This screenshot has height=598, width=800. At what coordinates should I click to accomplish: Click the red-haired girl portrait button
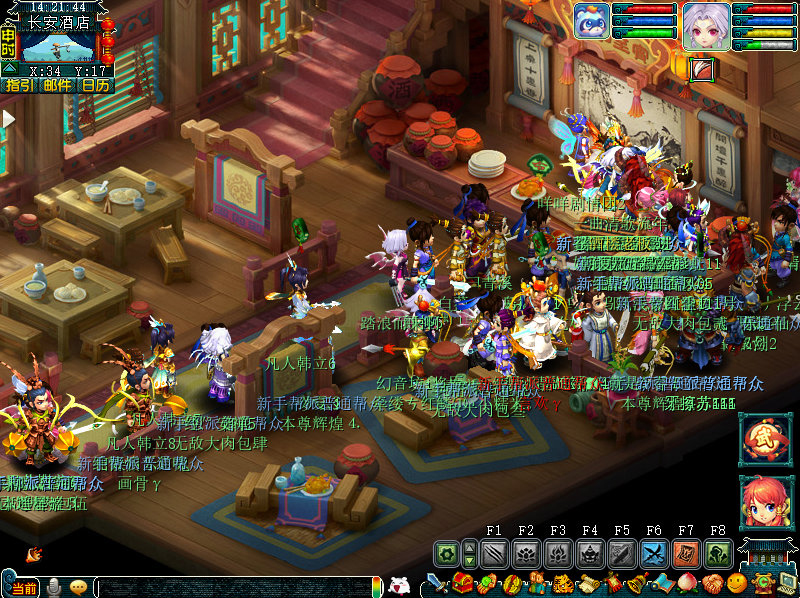point(760,503)
